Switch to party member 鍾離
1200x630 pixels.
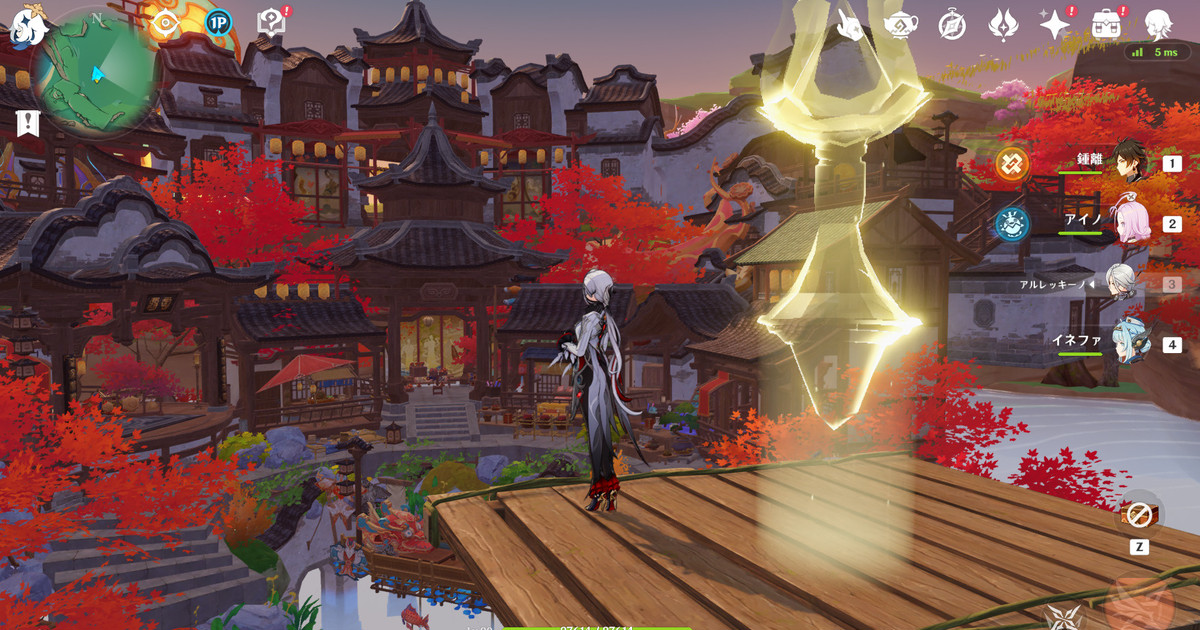pos(1128,162)
